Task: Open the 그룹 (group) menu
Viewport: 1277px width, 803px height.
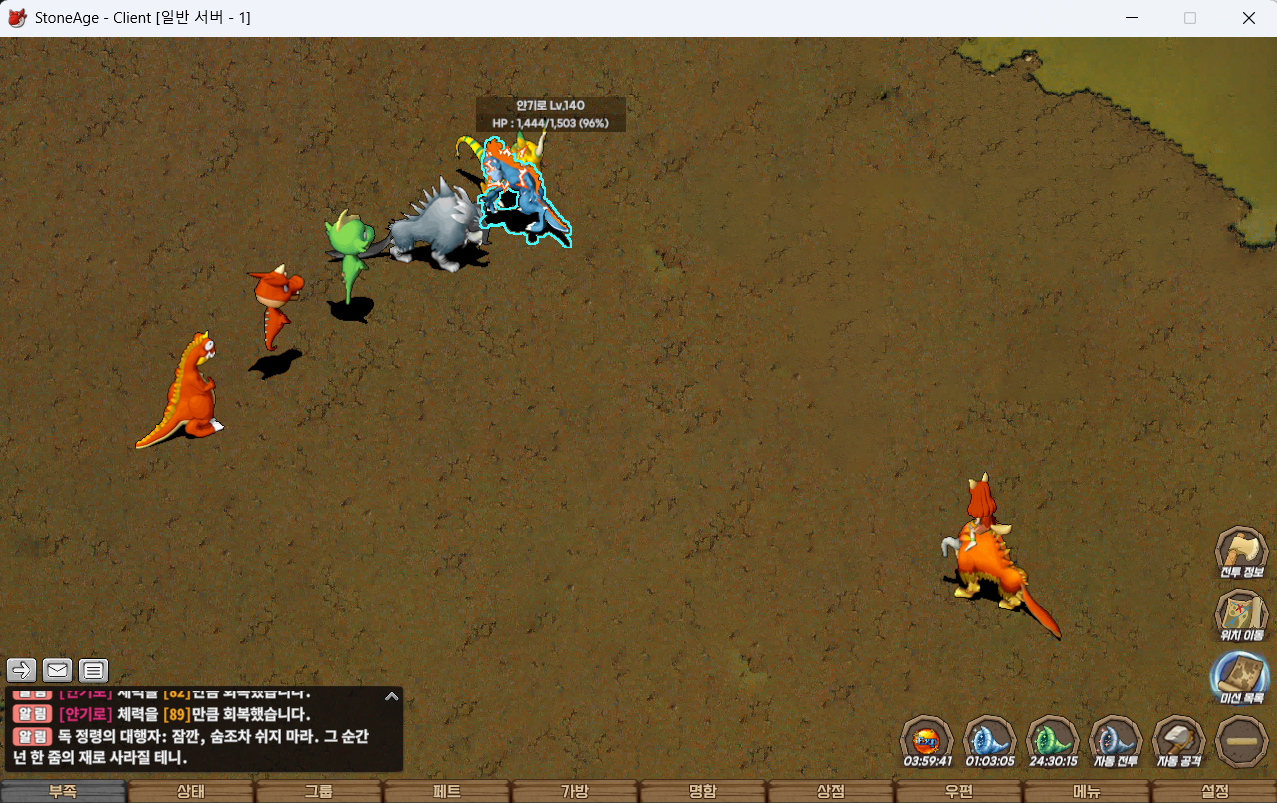Action: click(319, 791)
